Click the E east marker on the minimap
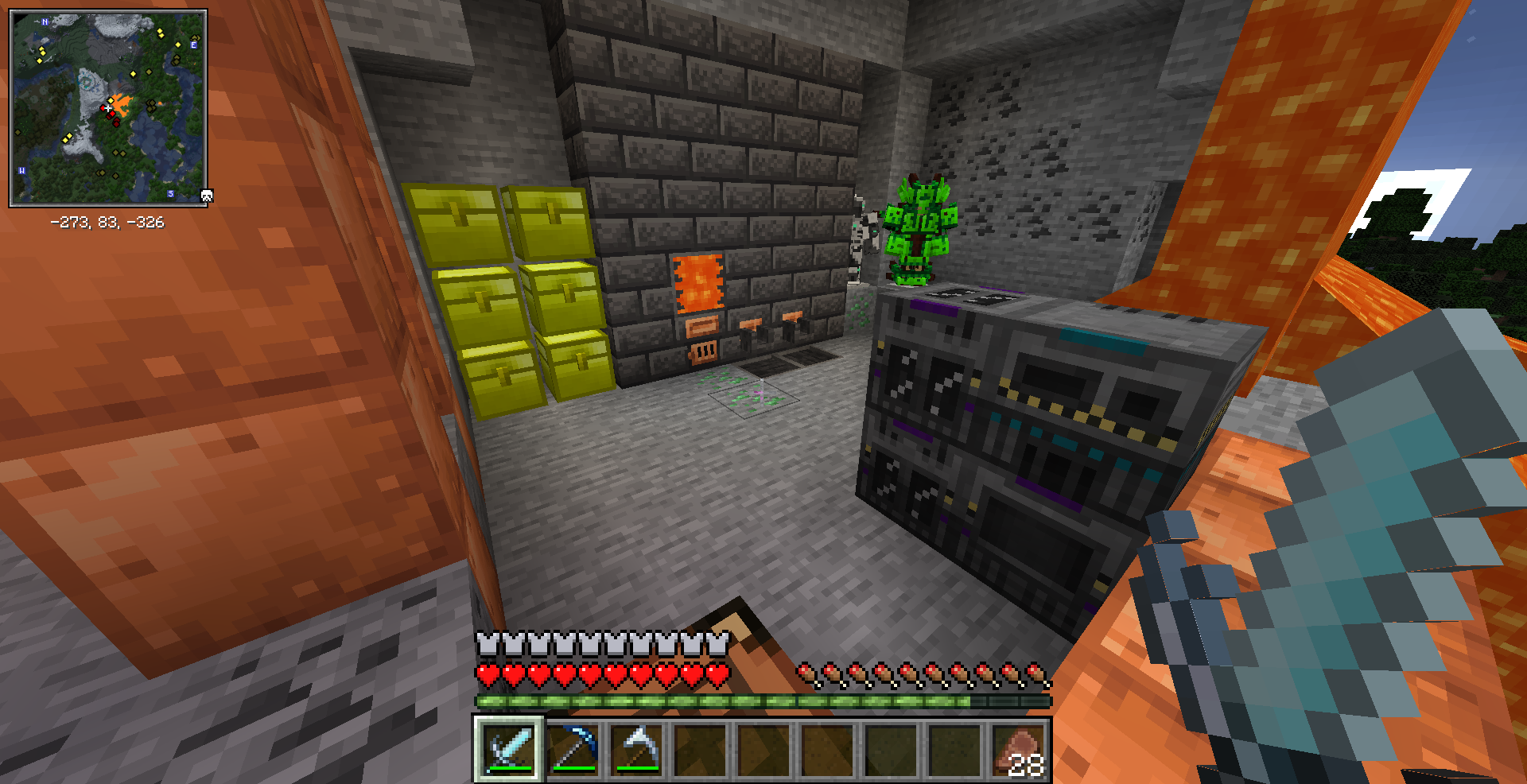 [x=193, y=45]
